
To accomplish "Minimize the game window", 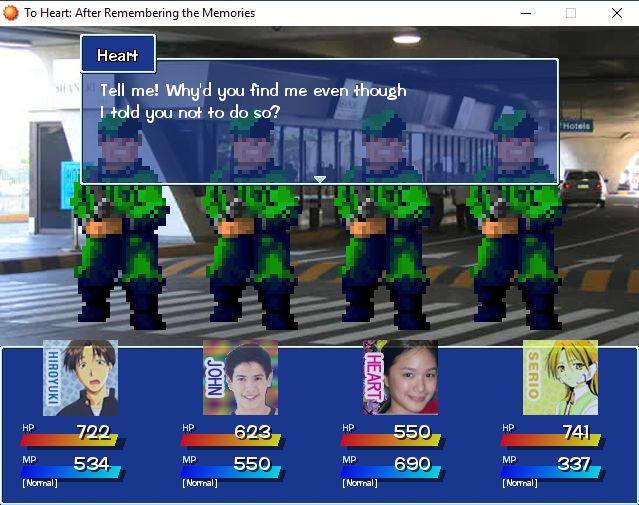I will (x=524, y=13).
